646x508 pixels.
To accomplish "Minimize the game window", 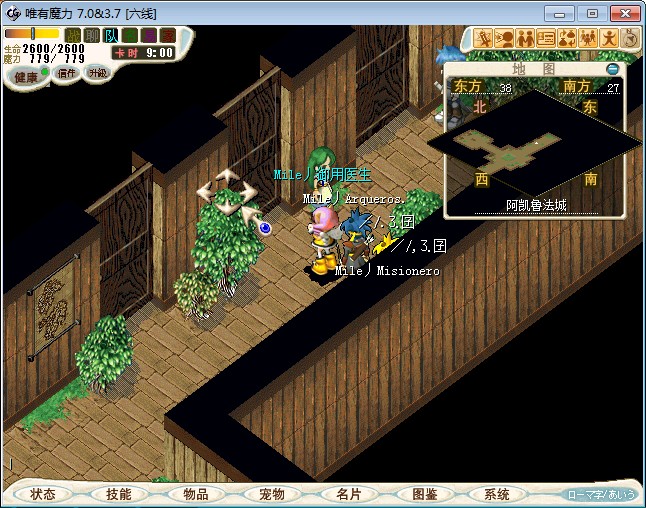I will tap(566, 13).
